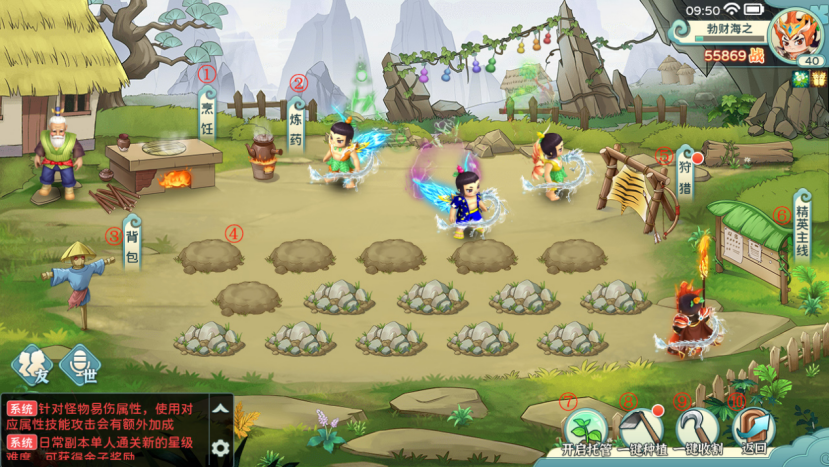Select the 狩猎 hunting sign
The image size is (830, 467).
click(685, 176)
